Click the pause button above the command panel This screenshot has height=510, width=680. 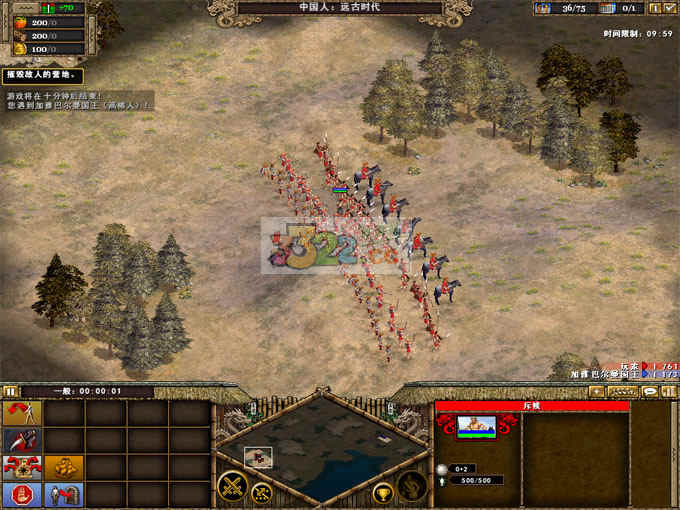pos(11,391)
